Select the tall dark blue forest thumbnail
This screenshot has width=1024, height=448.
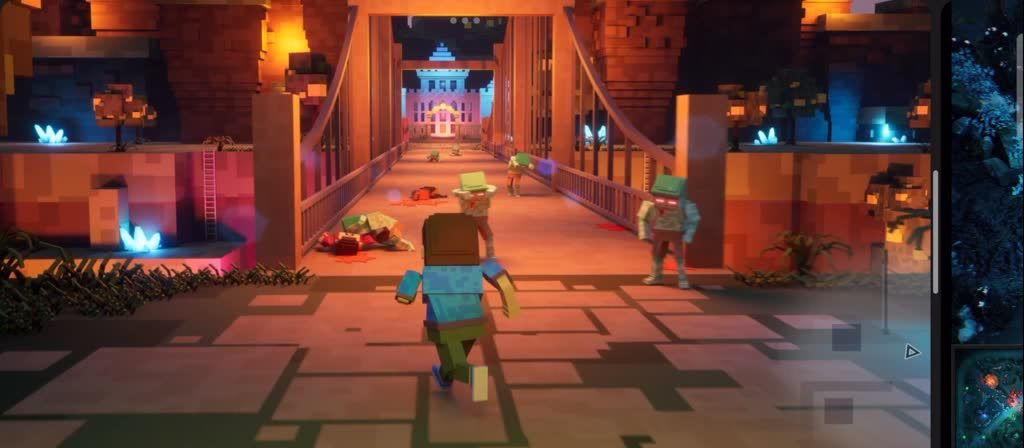[x=988, y=170]
